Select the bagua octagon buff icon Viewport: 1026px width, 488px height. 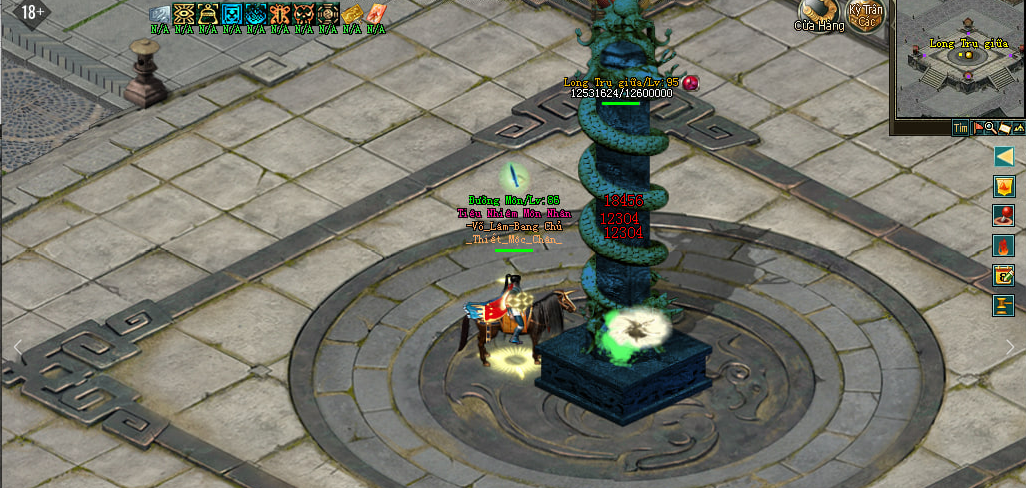[328, 14]
